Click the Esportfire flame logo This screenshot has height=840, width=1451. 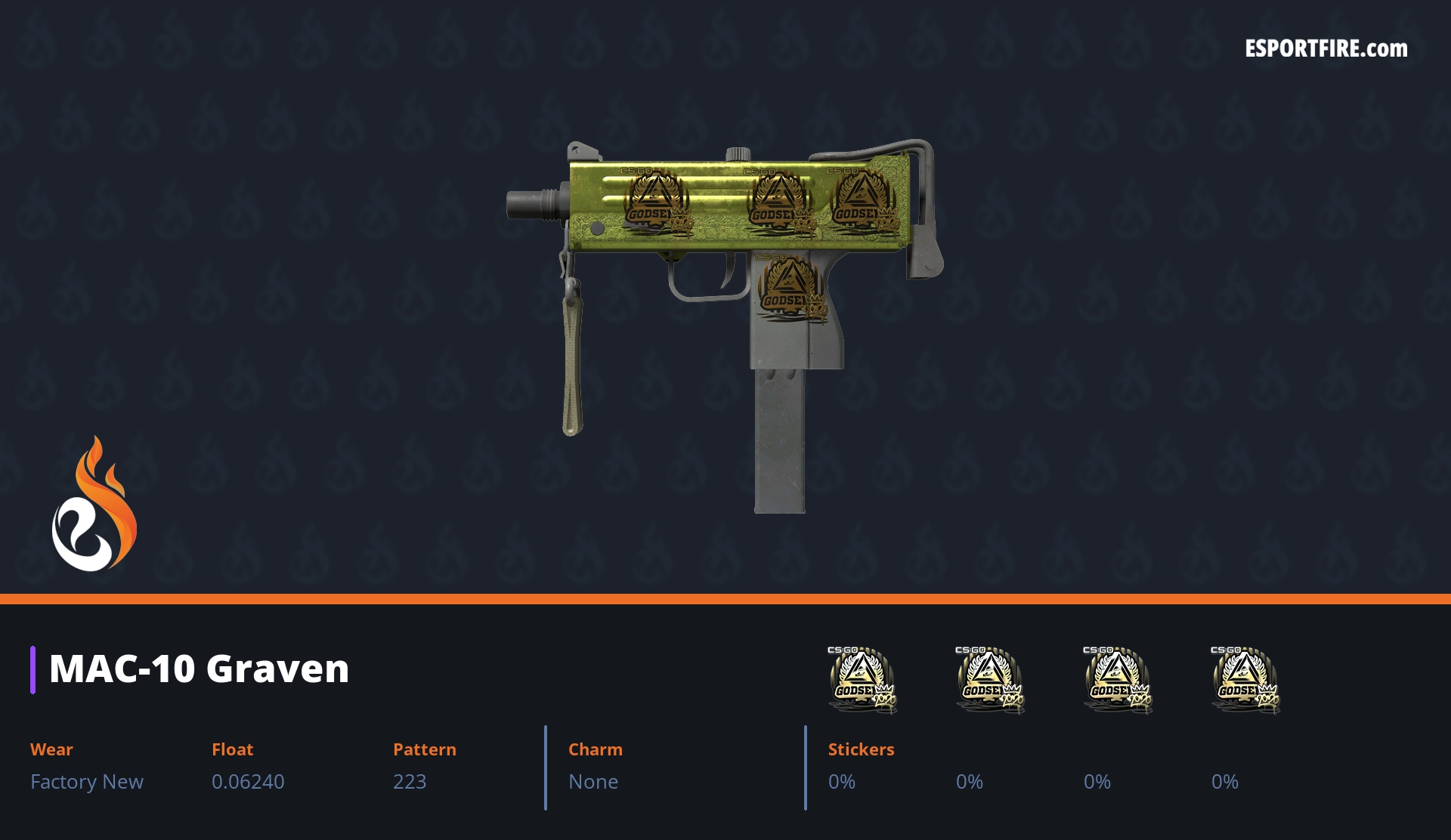pos(94,505)
